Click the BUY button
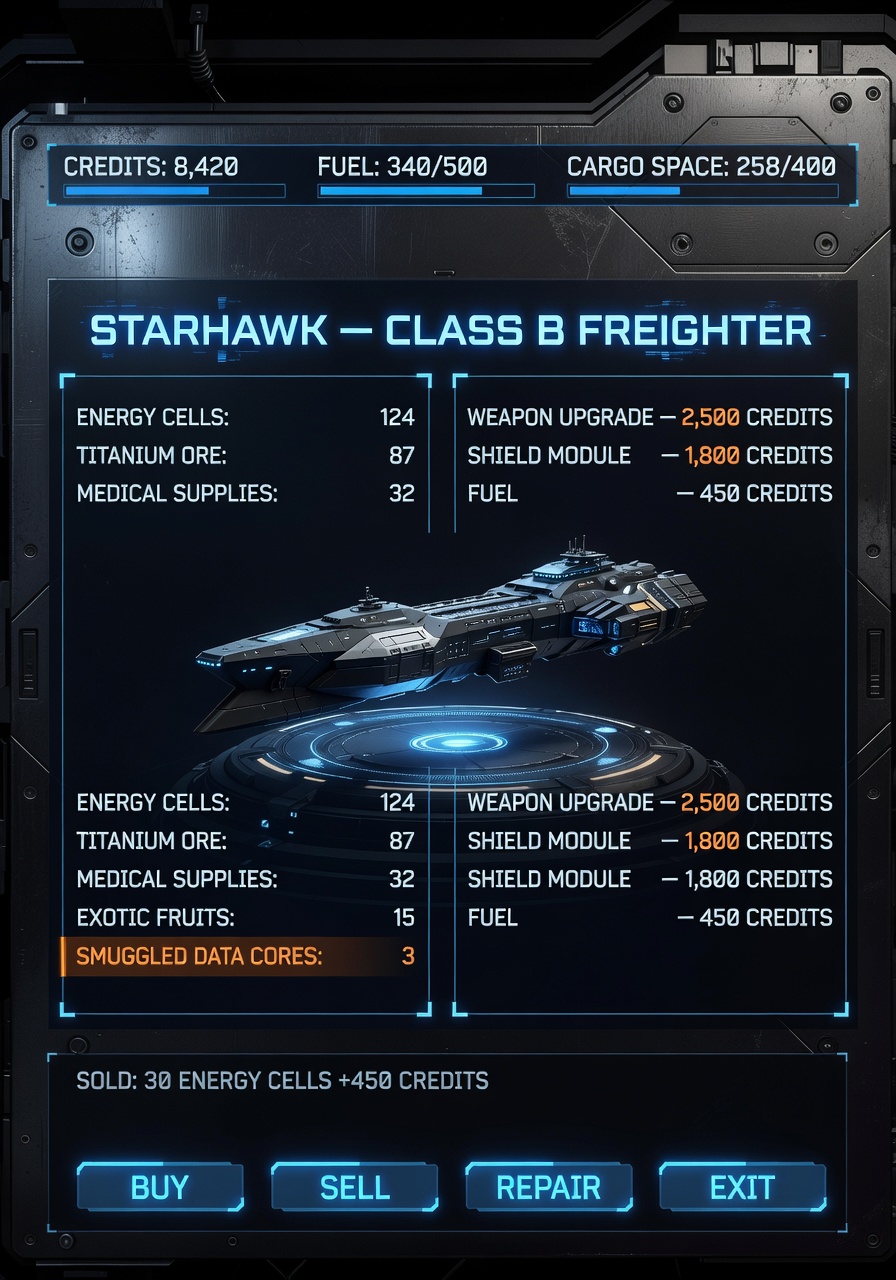The width and height of the screenshot is (896, 1280). tap(160, 1187)
